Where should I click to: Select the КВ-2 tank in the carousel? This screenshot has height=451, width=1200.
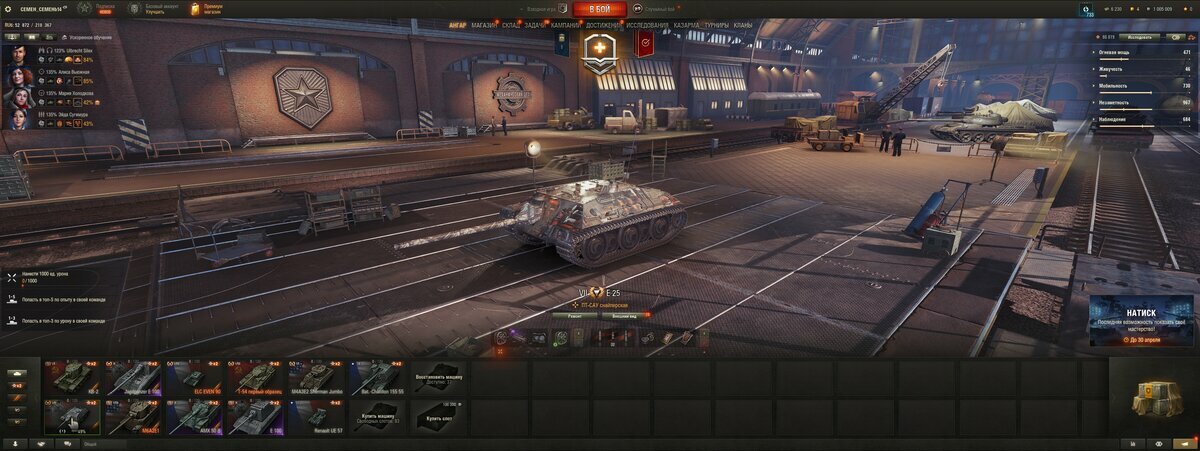pos(72,377)
